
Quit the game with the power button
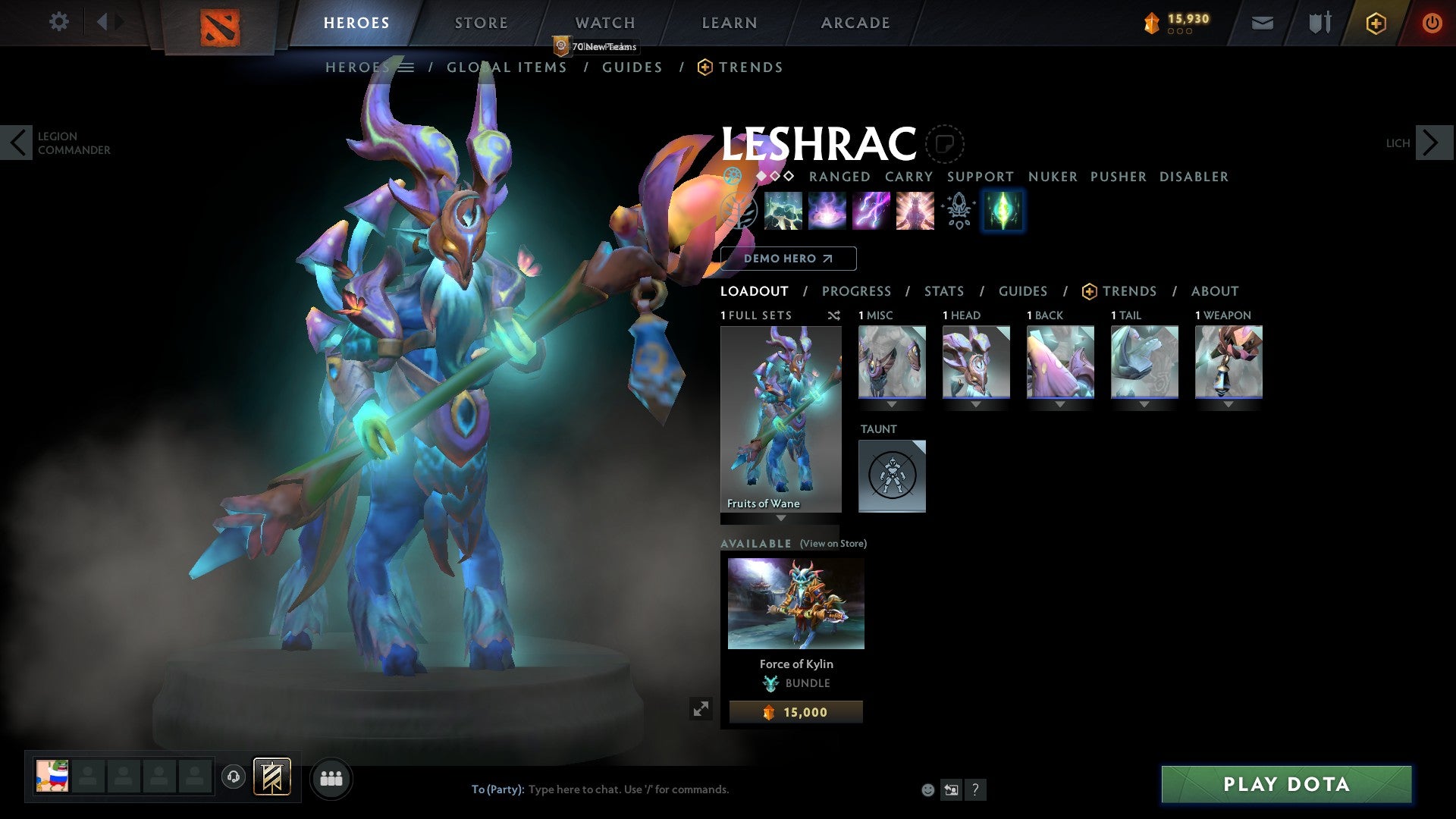1431,23
